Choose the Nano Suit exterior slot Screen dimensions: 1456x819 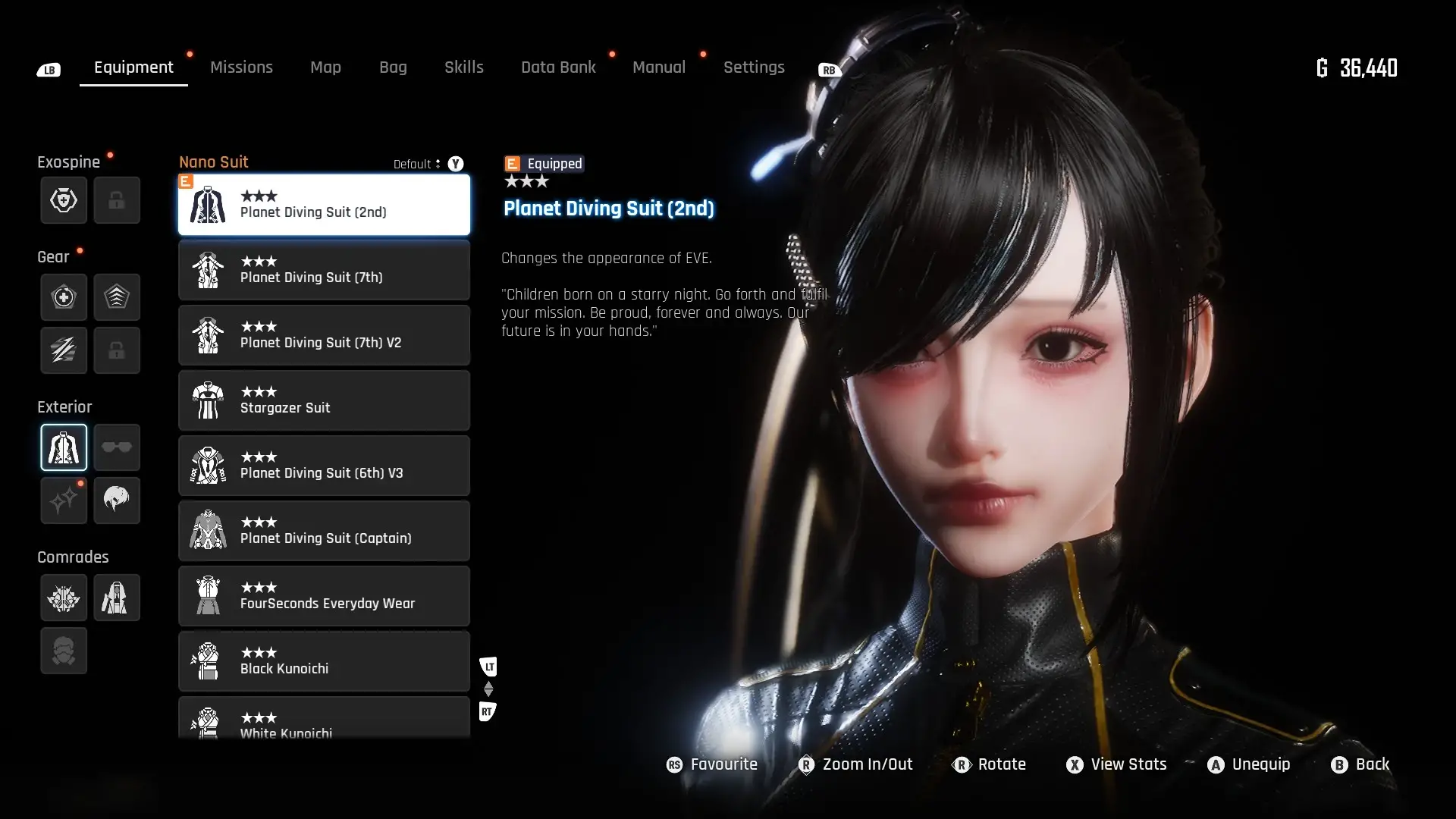click(x=64, y=447)
